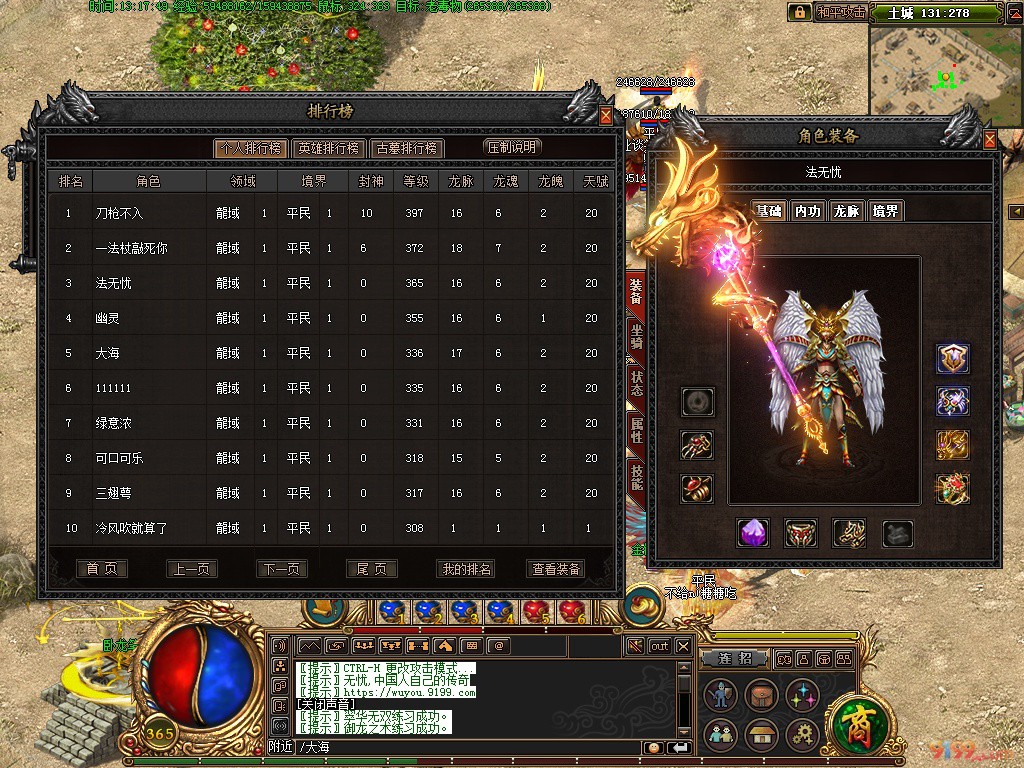1024x768 pixels.
Task: Select the purple gem equipment slot
Action: [x=753, y=533]
